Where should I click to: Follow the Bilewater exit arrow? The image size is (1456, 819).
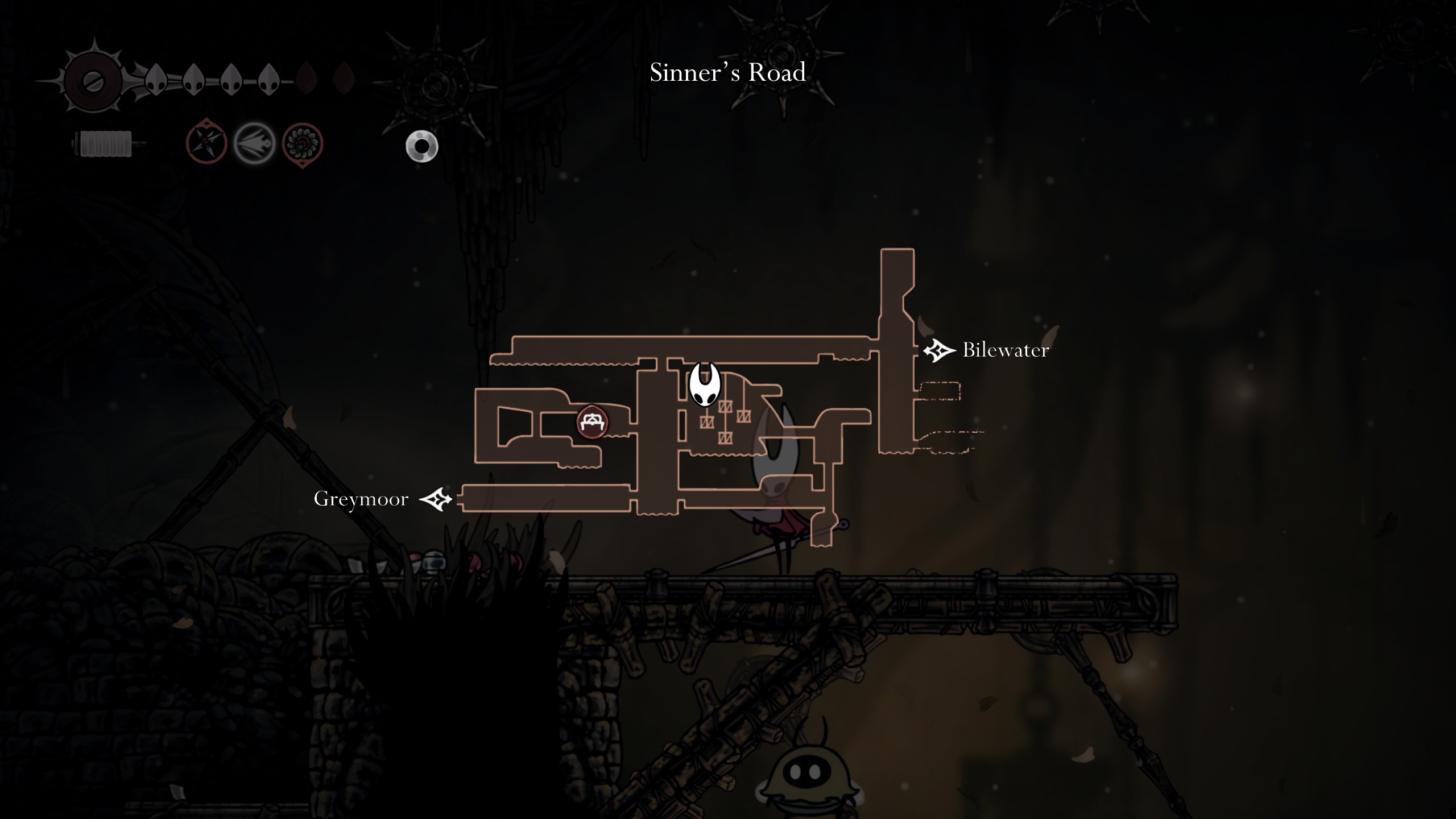939,350
